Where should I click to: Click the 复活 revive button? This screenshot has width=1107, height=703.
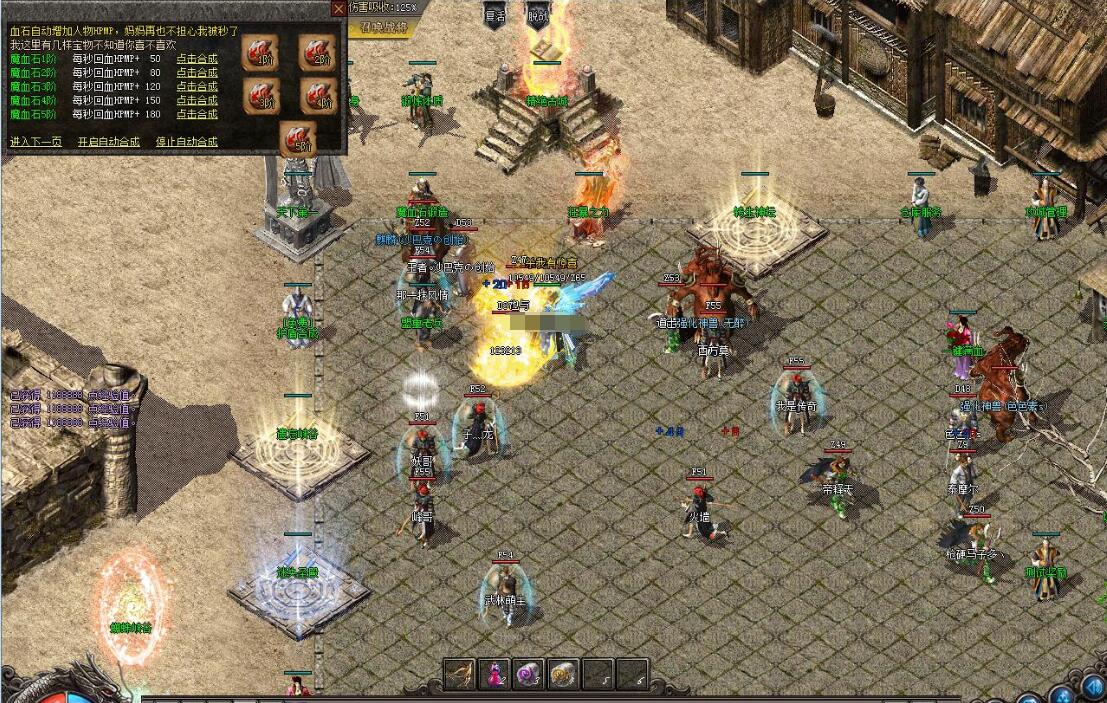tap(495, 15)
